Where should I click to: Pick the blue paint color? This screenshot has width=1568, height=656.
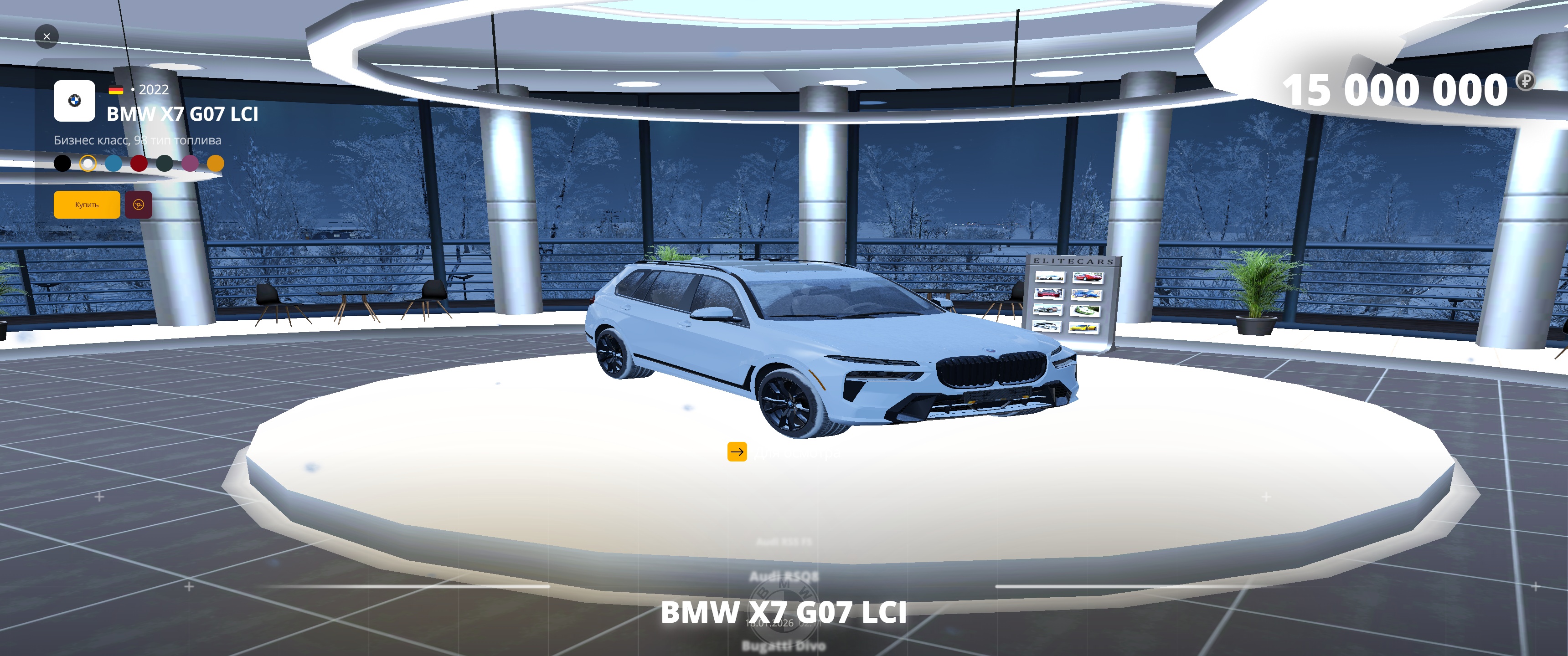tap(114, 163)
